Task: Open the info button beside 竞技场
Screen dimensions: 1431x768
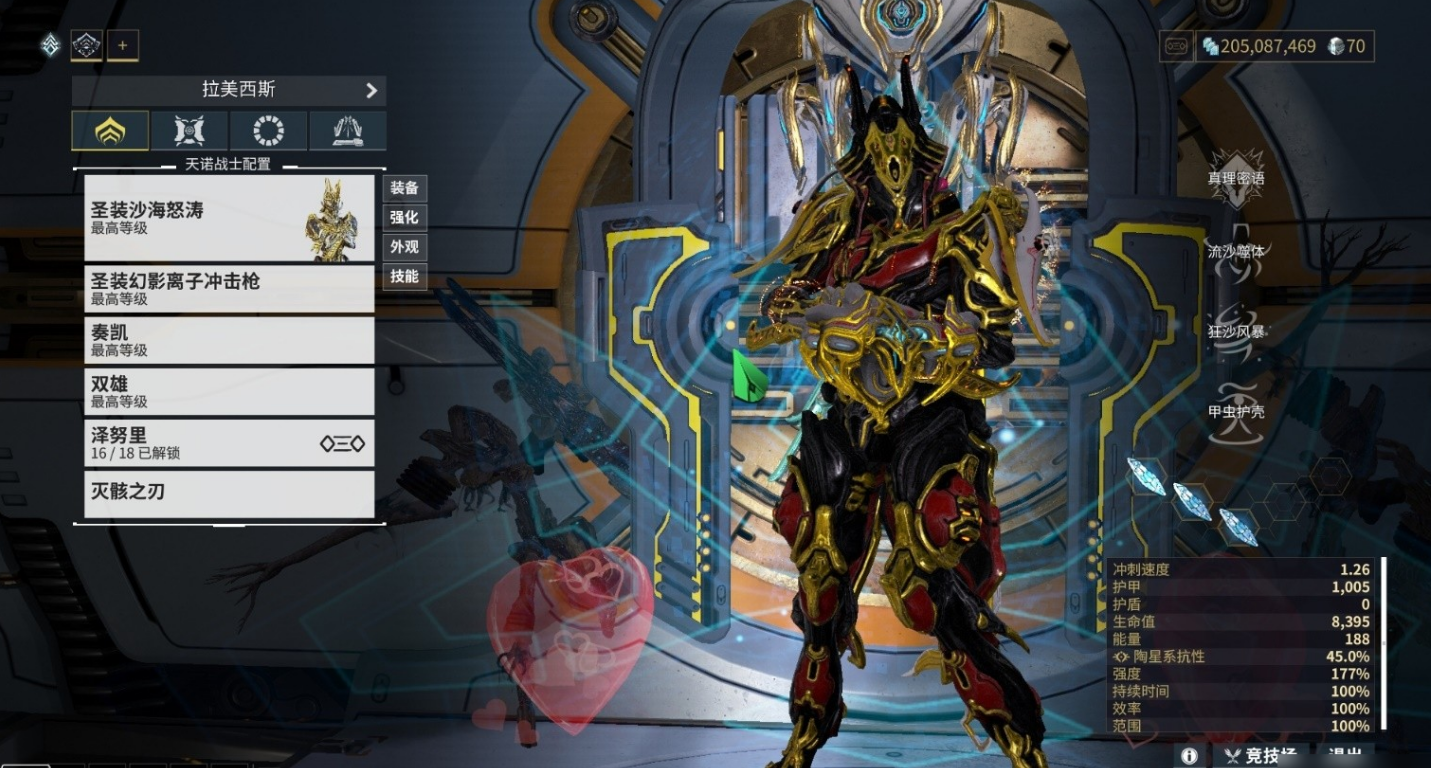Action: click(1189, 756)
